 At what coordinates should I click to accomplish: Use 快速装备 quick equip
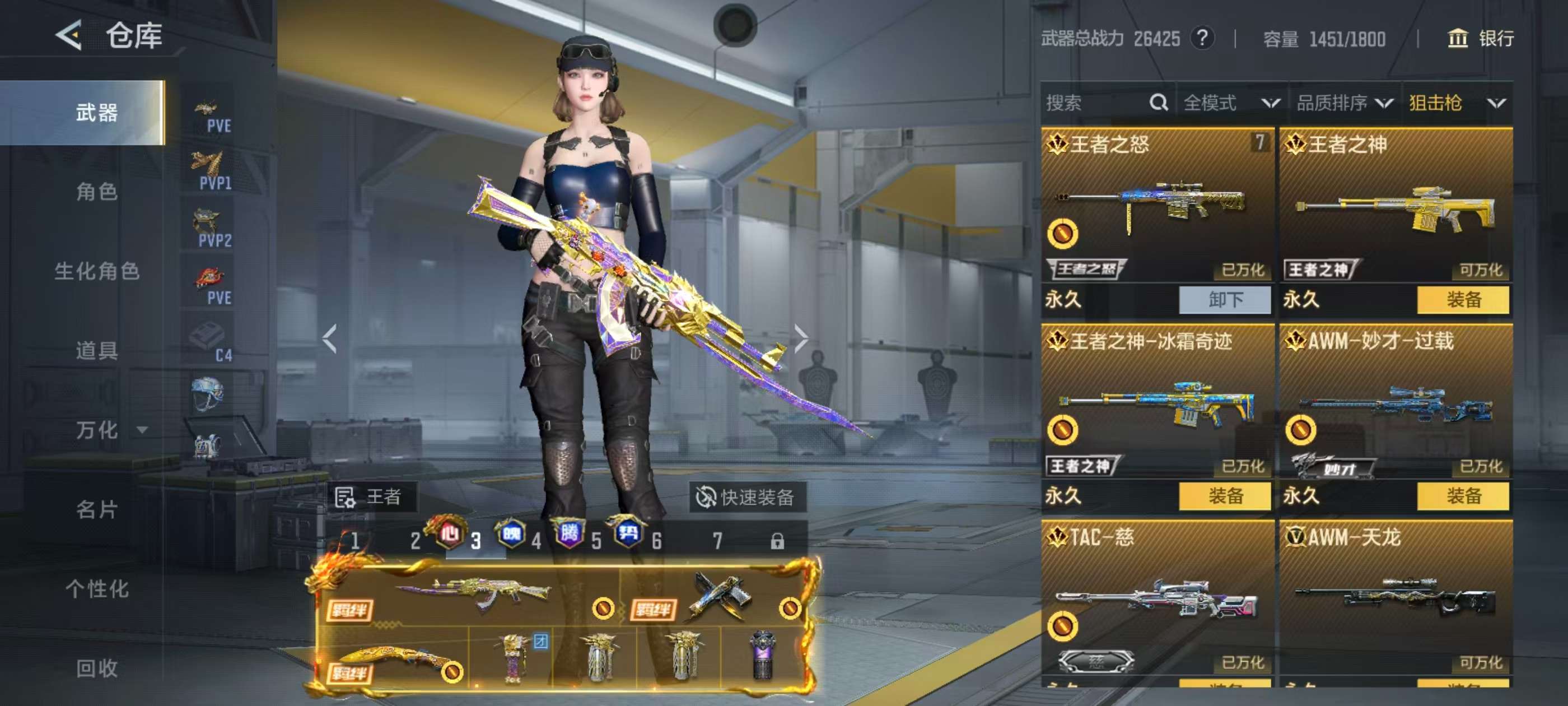[x=746, y=497]
